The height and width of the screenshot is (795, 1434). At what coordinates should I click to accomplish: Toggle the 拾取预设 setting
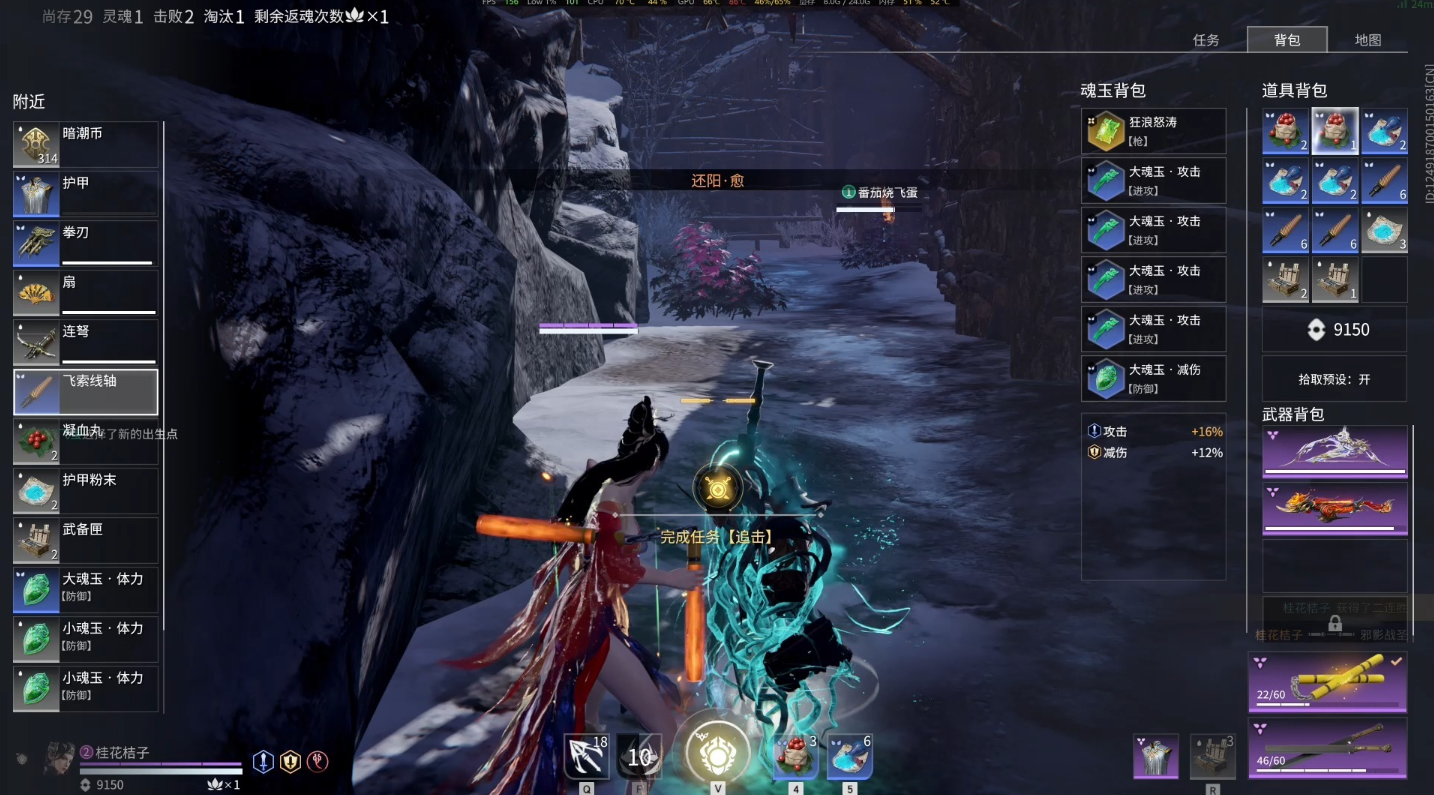(1334, 380)
